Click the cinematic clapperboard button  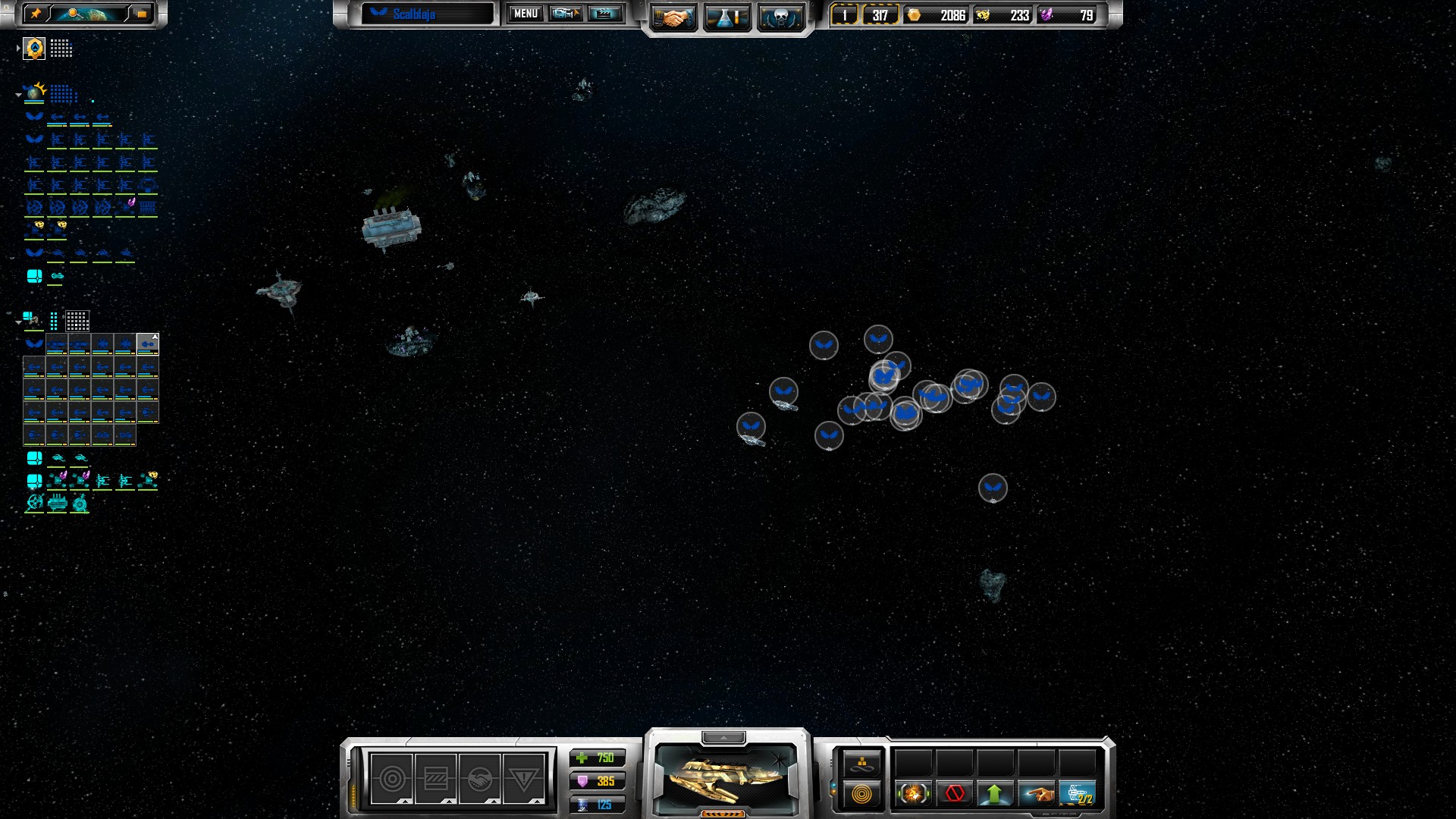[604, 14]
